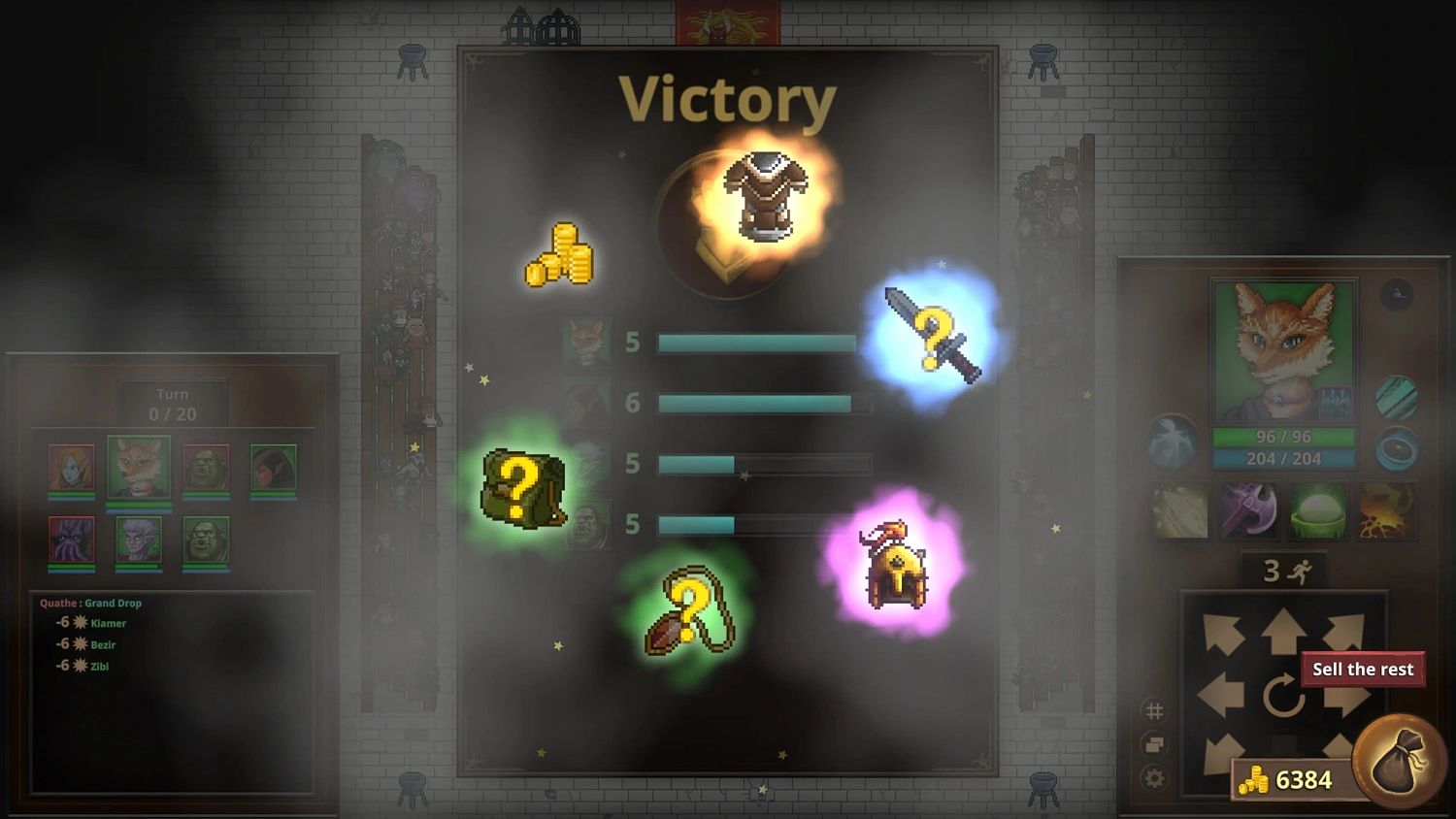Select the fox portrait in the party panel
The height and width of the screenshot is (819, 1456).
point(137,468)
